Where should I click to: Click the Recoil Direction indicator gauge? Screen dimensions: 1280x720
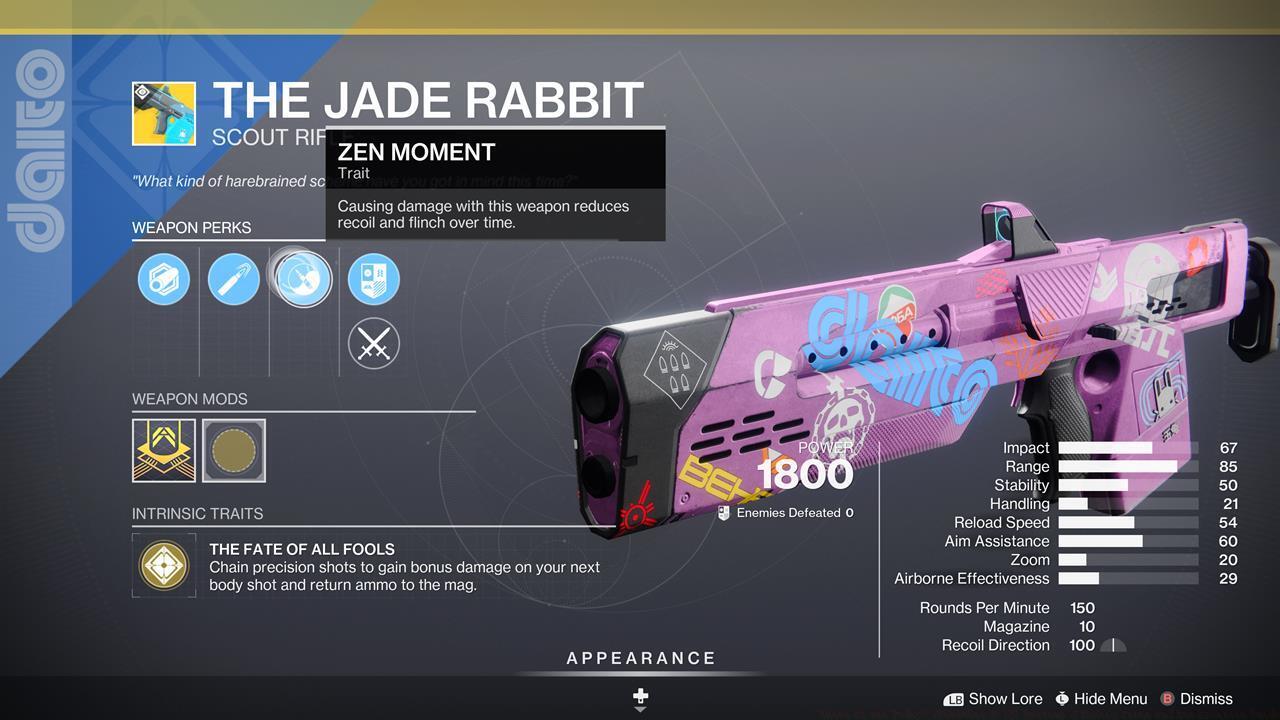(1113, 645)
